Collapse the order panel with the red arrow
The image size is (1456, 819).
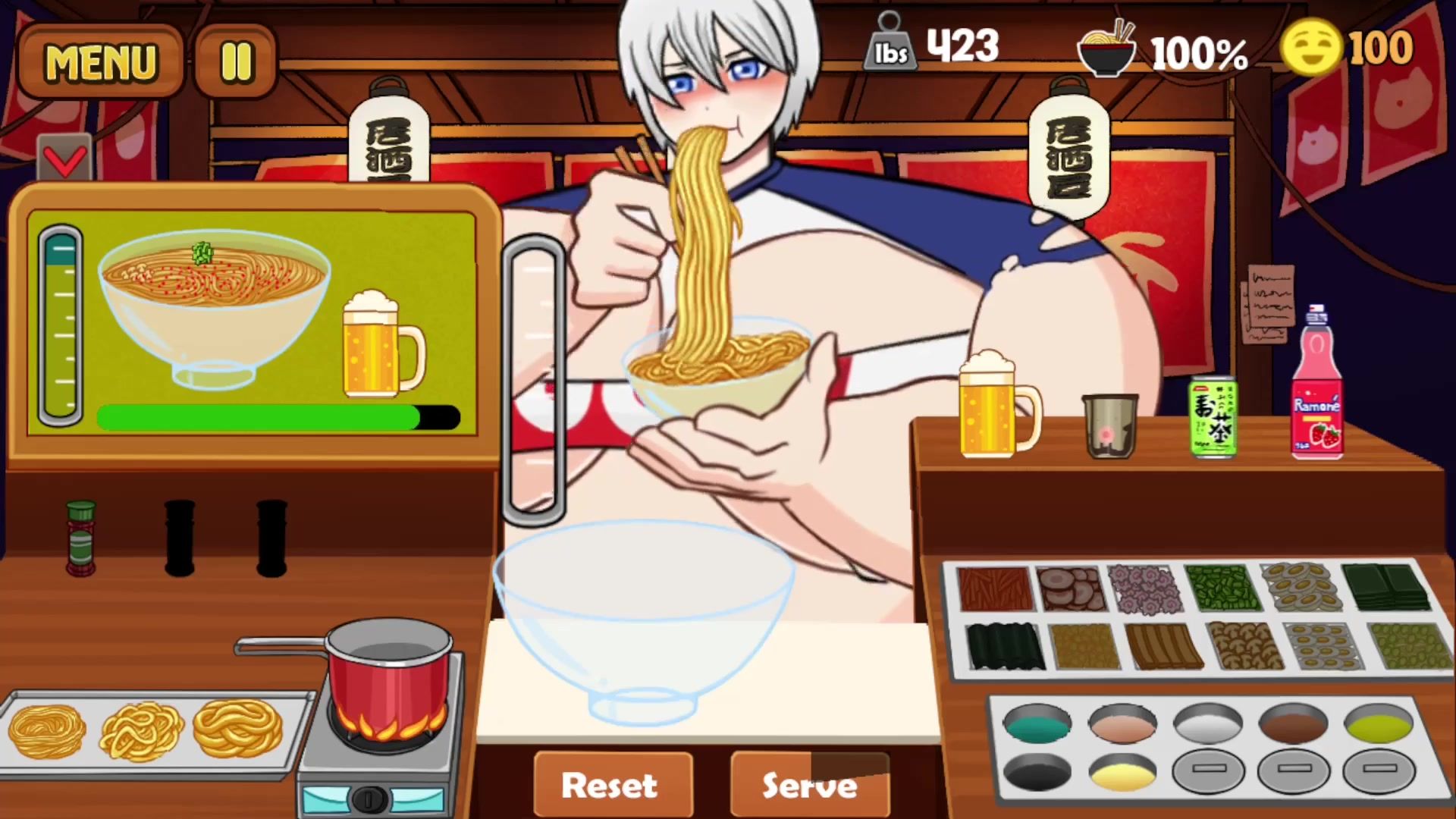[64, 159]
